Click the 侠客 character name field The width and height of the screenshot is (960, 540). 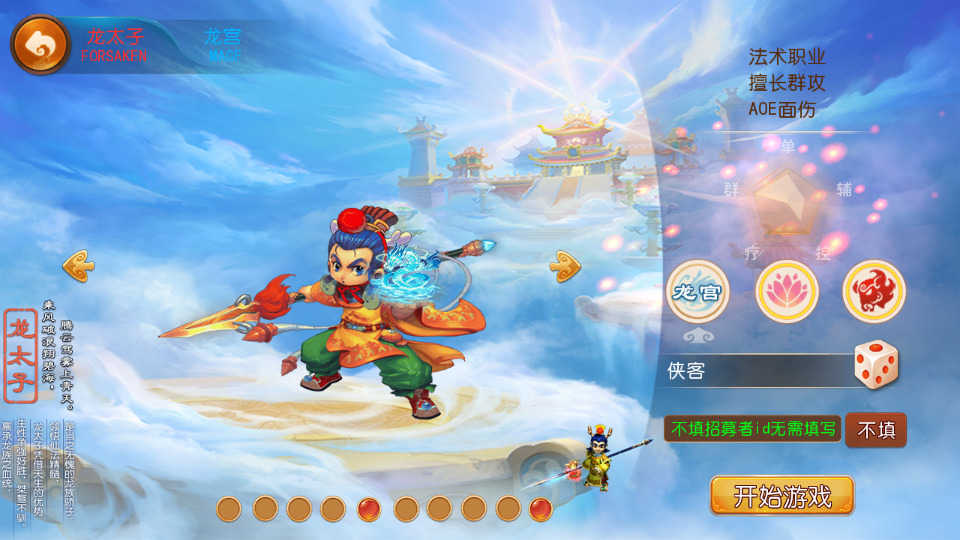pyautogui.click(x=756, y=371)
